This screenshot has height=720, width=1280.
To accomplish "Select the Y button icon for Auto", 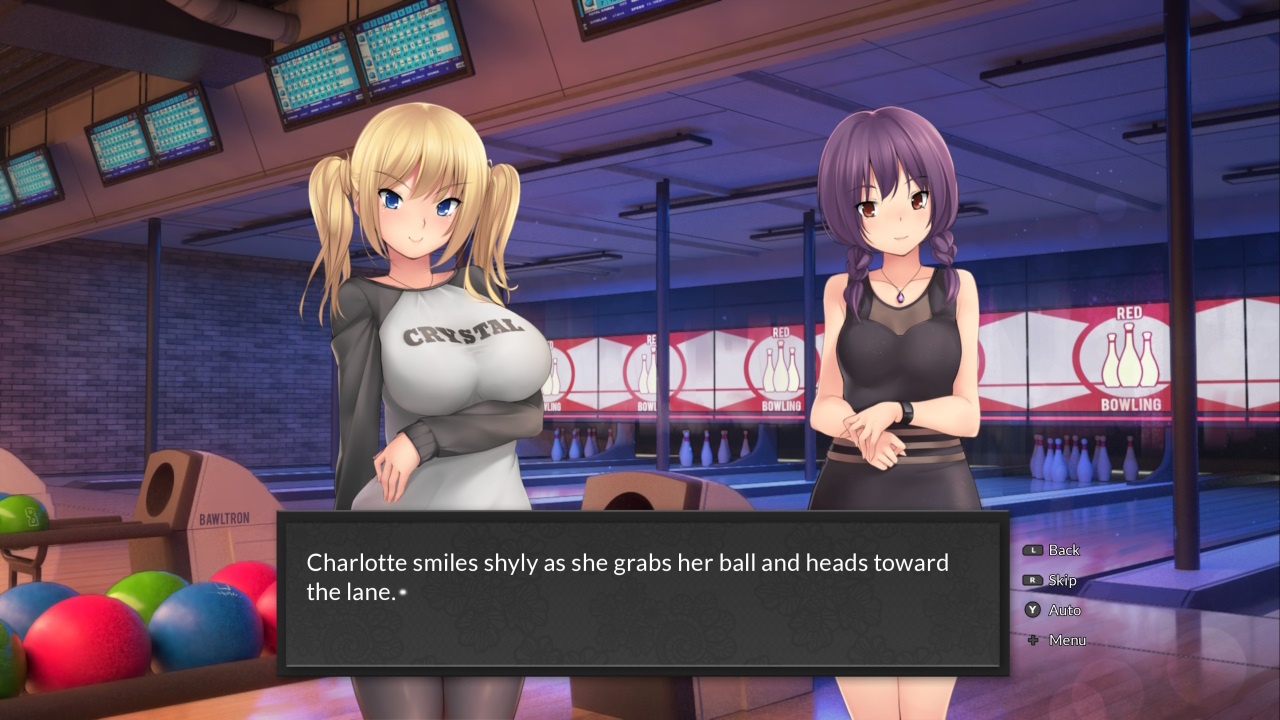I will [1032, 610].
